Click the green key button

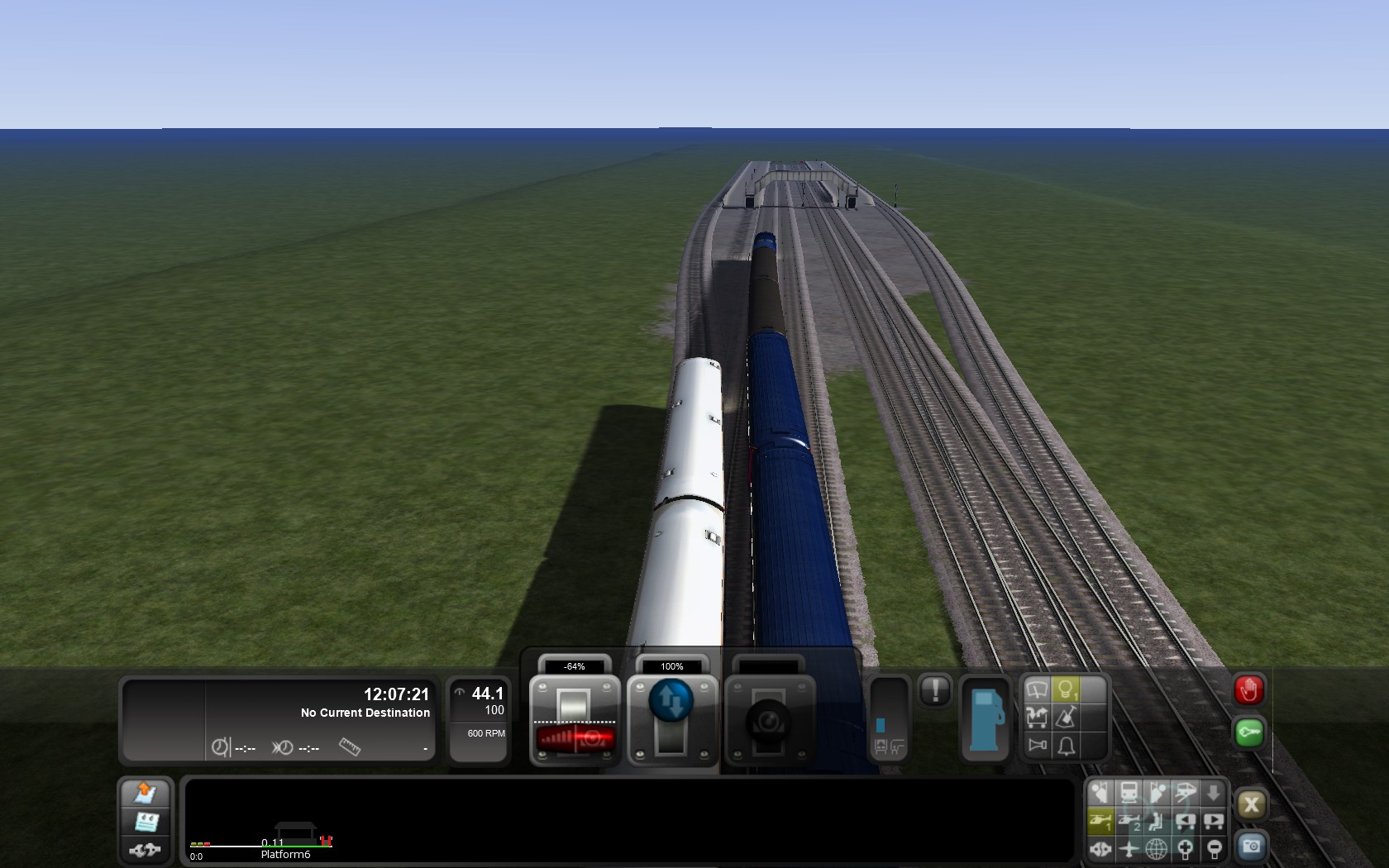(1248, 732)
